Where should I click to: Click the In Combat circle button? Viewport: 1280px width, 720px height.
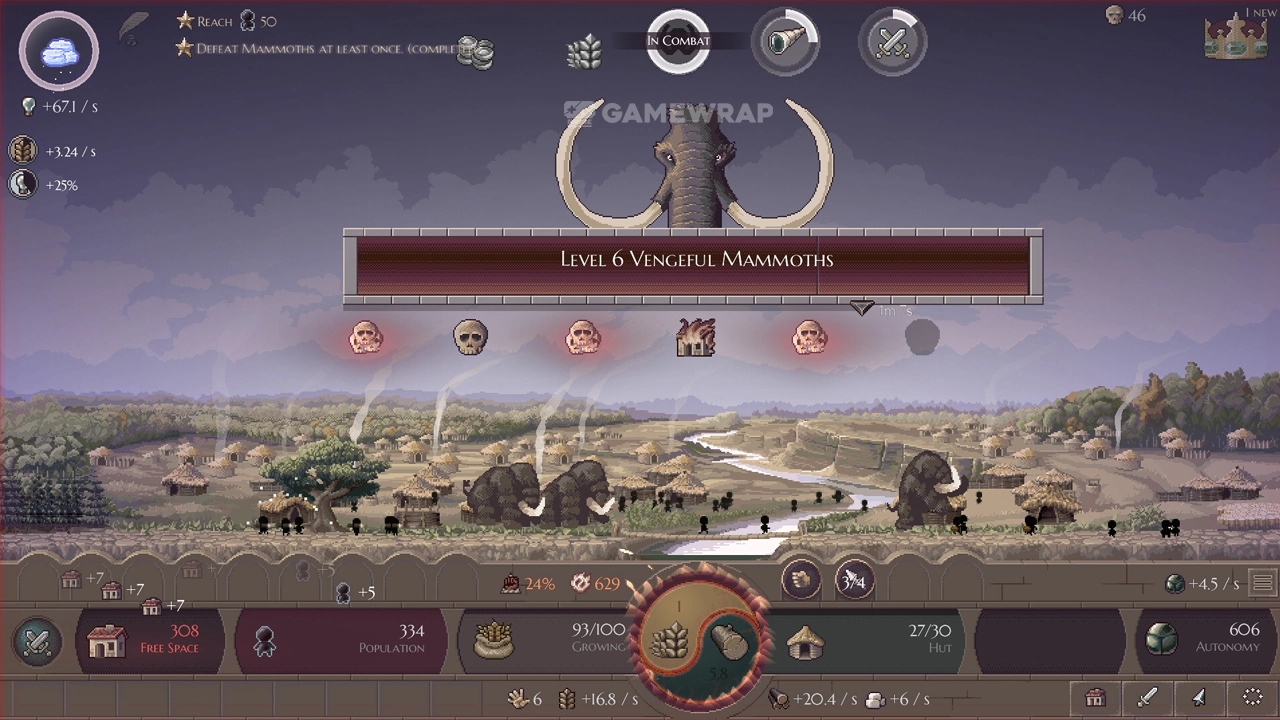(678, 42)
